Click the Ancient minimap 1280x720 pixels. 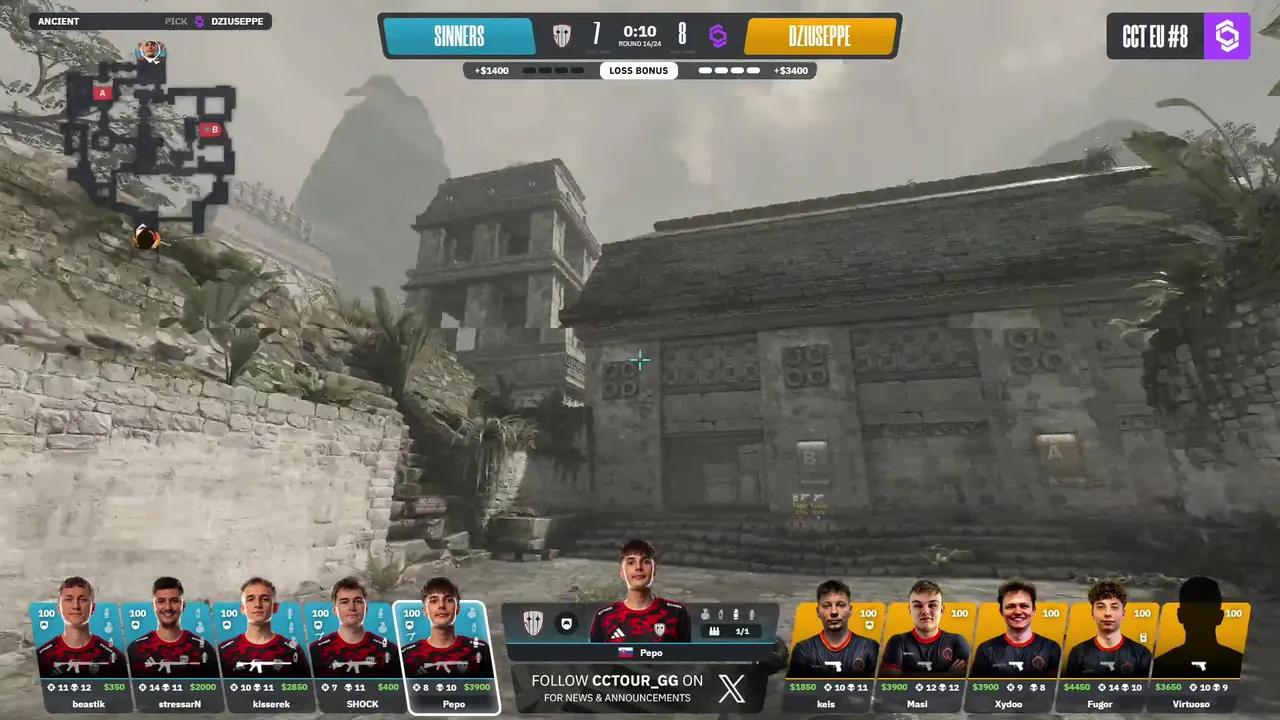click(150, 140)
